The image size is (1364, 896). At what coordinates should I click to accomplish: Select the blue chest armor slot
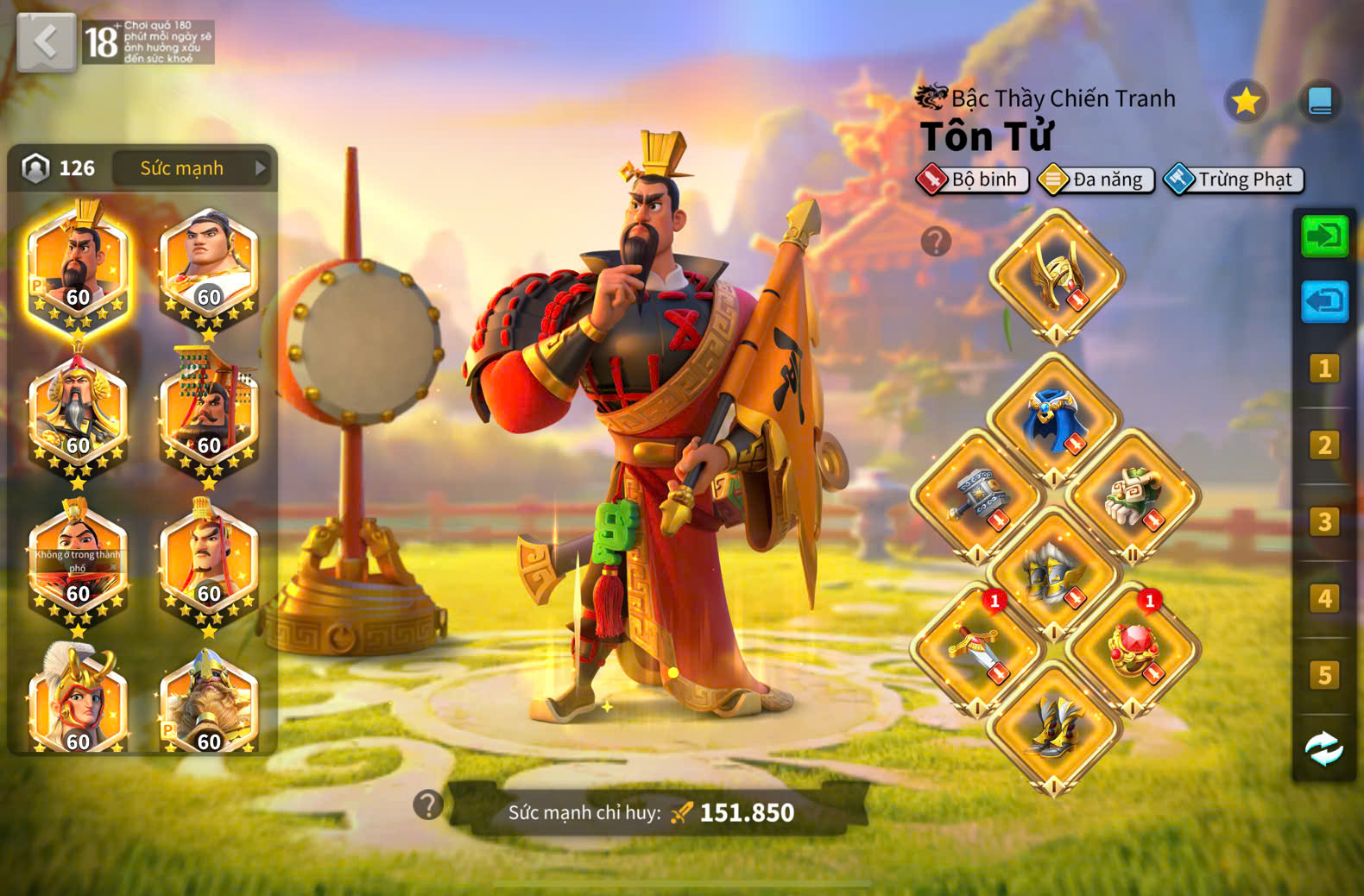coord(1053,420)
